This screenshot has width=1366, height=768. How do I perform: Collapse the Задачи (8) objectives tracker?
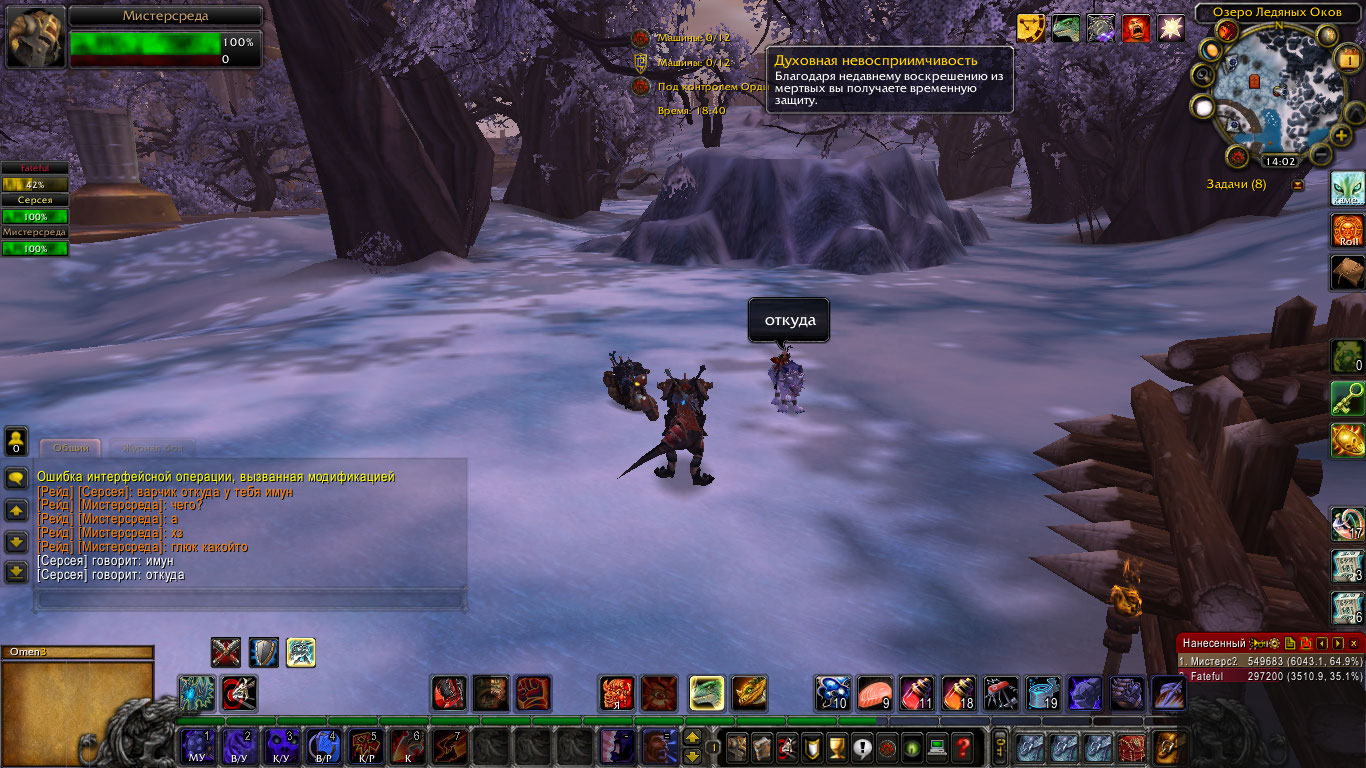click(1298, 184)
